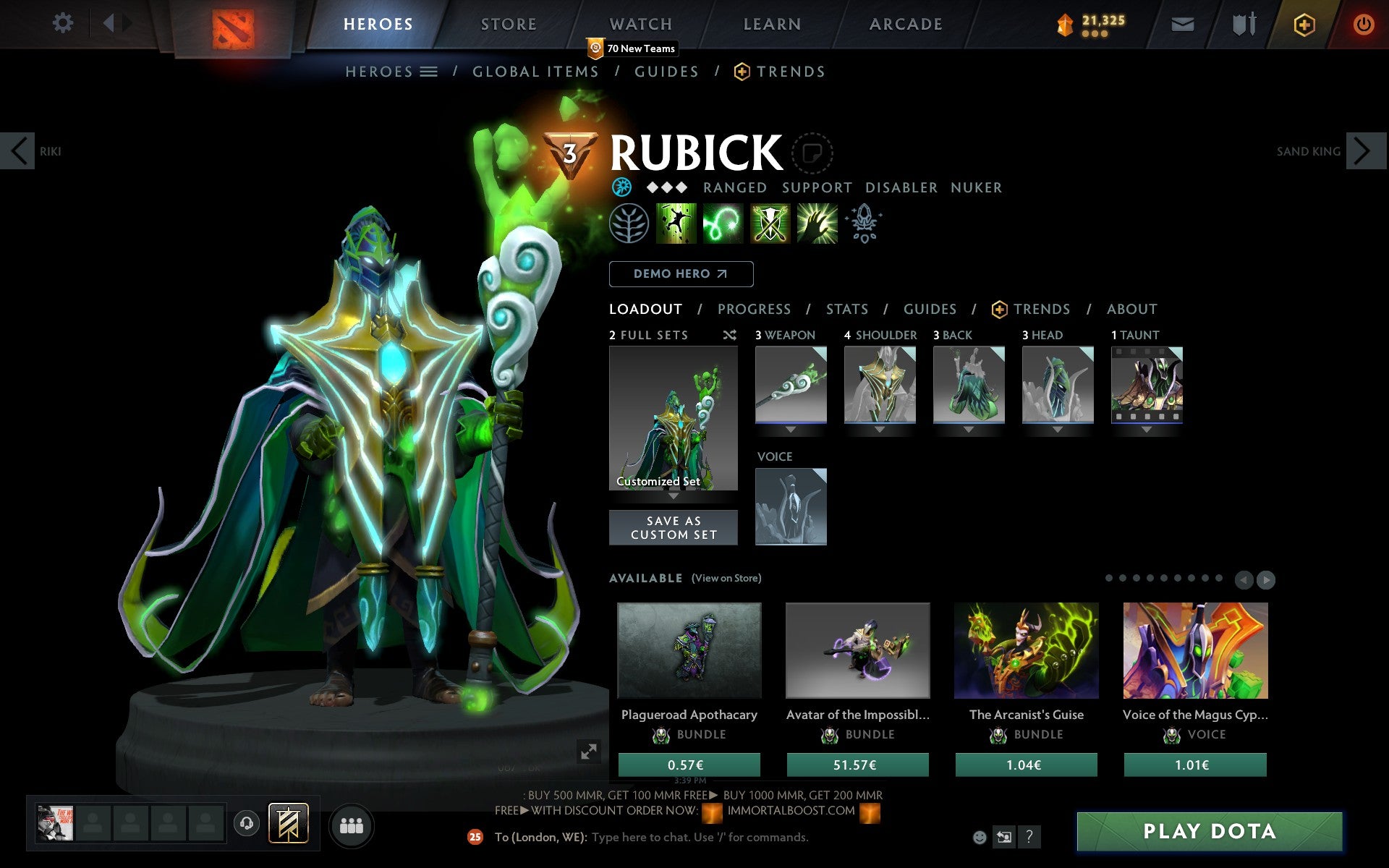Toggle the friends party list panel
Image resolution: width=1389 pixels, height=868 pixels.
tap(352, 825)
